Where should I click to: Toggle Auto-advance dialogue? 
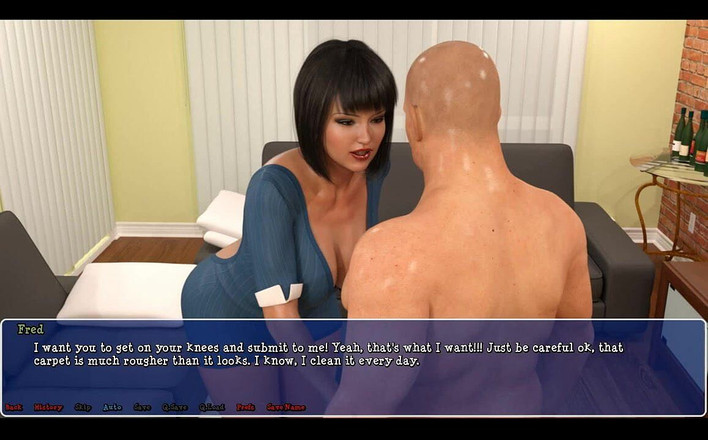(x=112, y=407)
